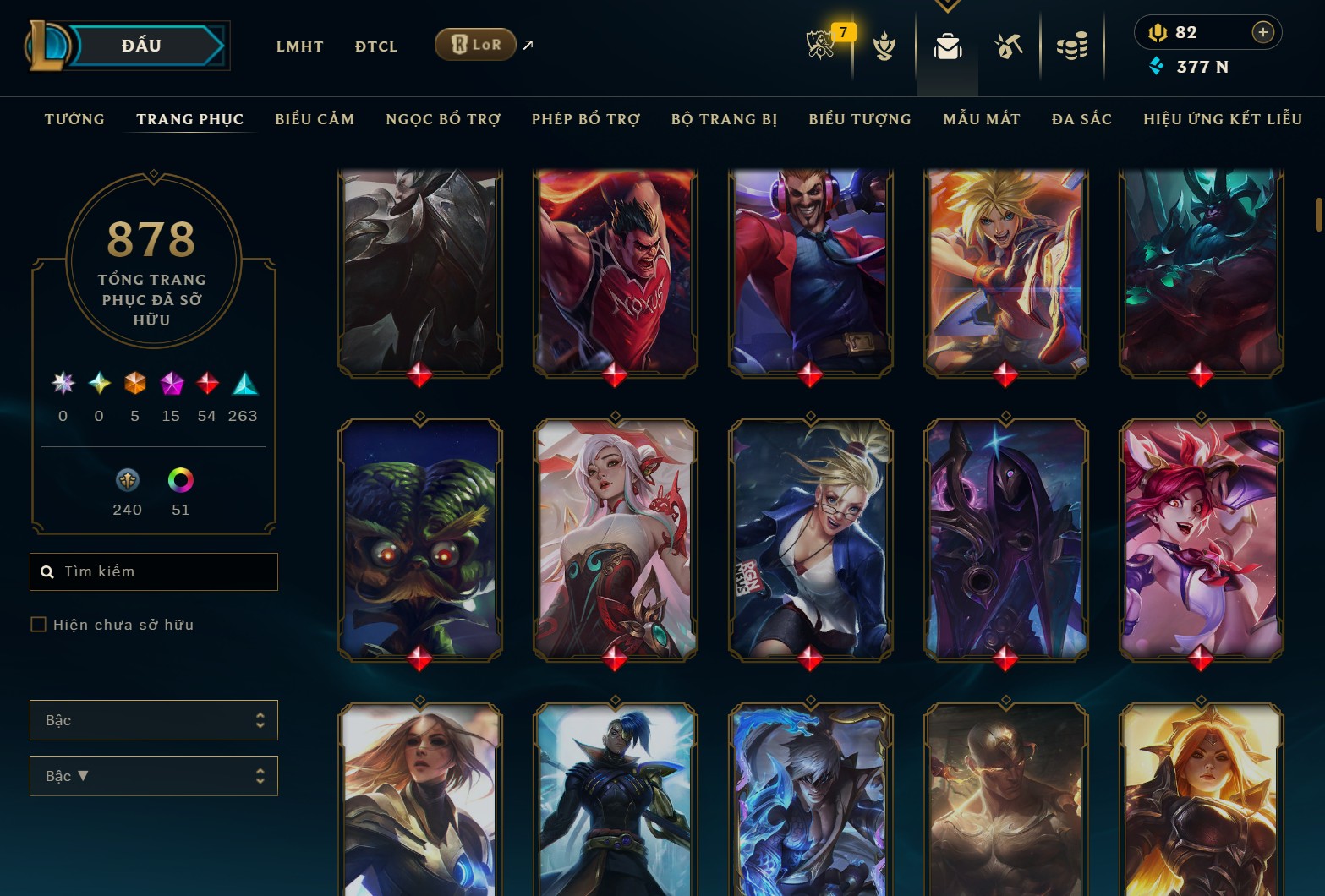The width and height of the screenshot is (1325, 896).
Task: Switch to the TƯỞNG tab
Action: pyautogui.click(x=74, y=119)
